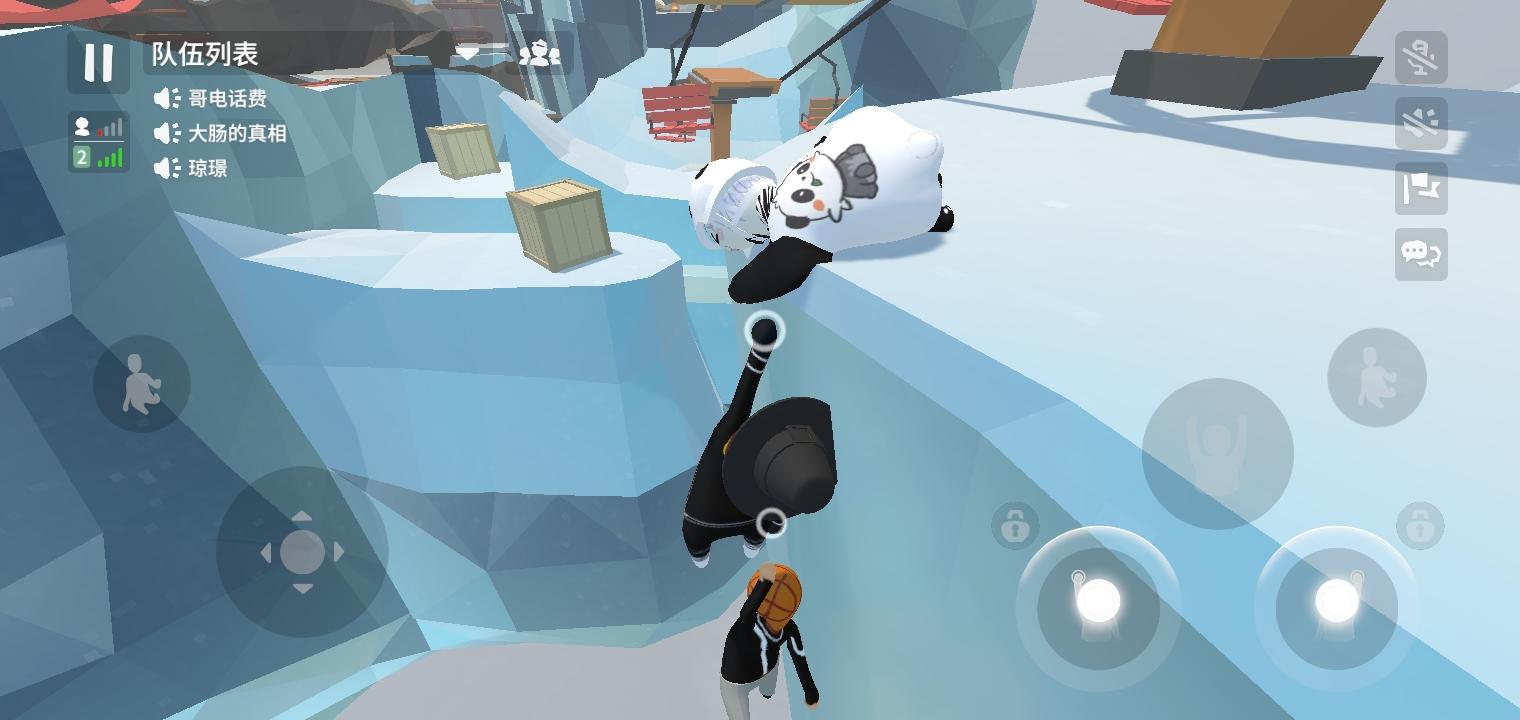The image size is (1520, 720).
Task: Select the player count indicator panel
Action: (x=98, y=127)
